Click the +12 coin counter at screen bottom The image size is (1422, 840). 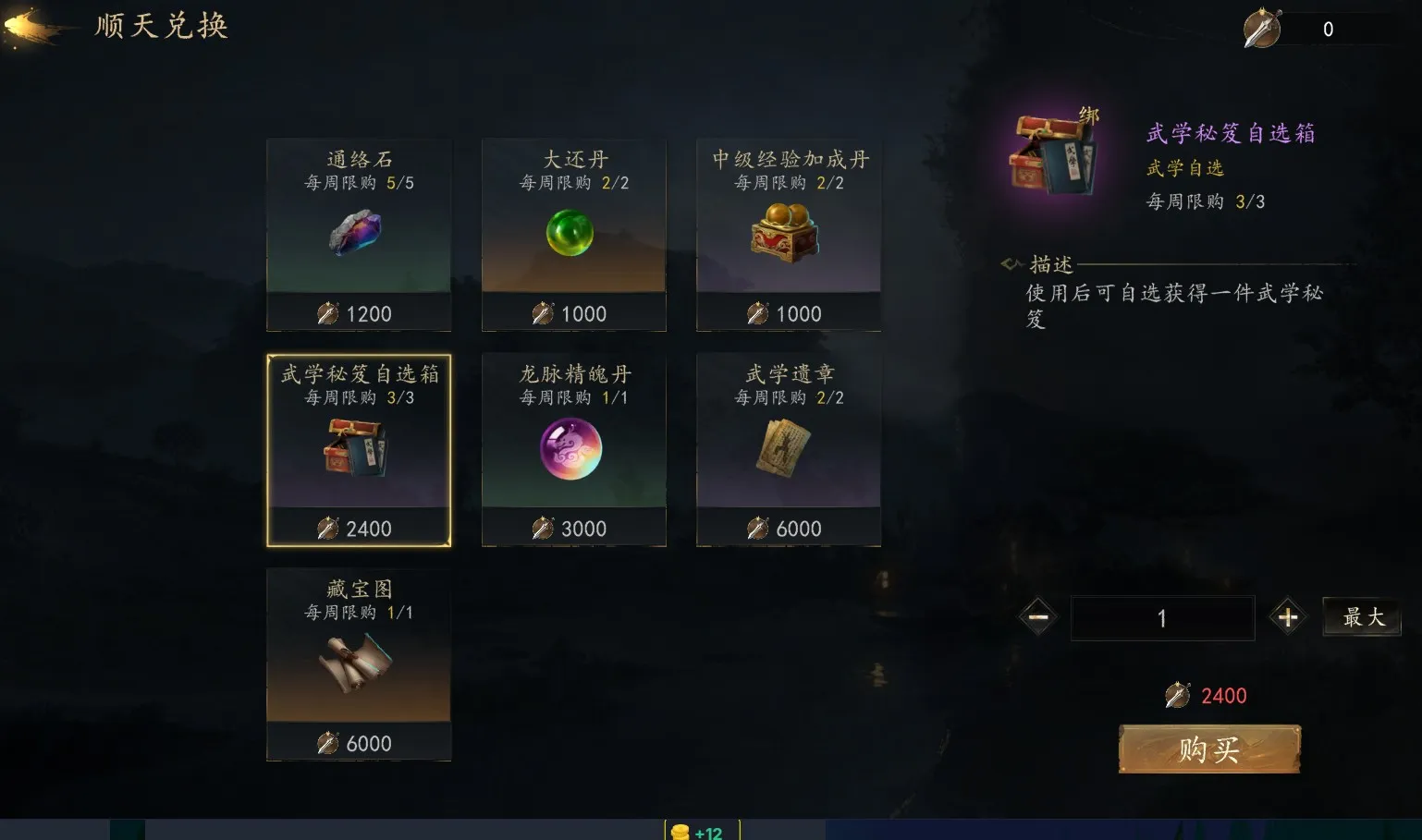(705, 832)
